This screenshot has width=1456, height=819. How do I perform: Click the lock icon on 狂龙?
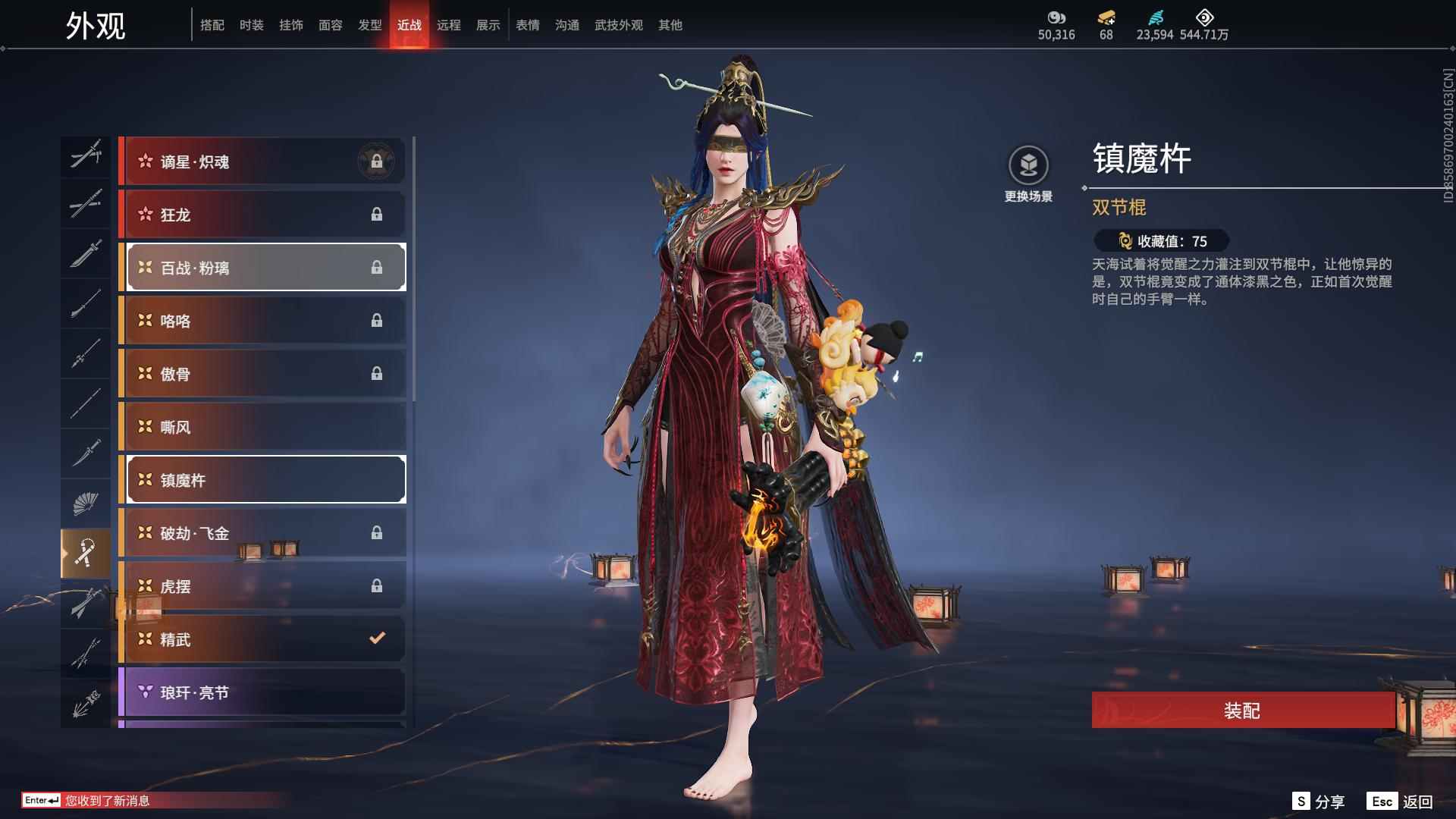pyautogui.click(x=377, y=214)
